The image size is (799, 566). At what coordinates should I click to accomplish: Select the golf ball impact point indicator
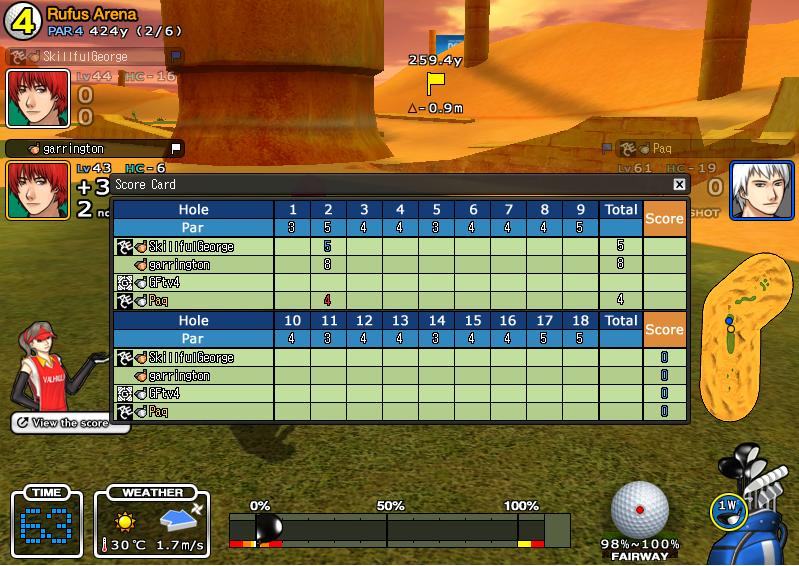pyautogui.click(x=639, y=509)
